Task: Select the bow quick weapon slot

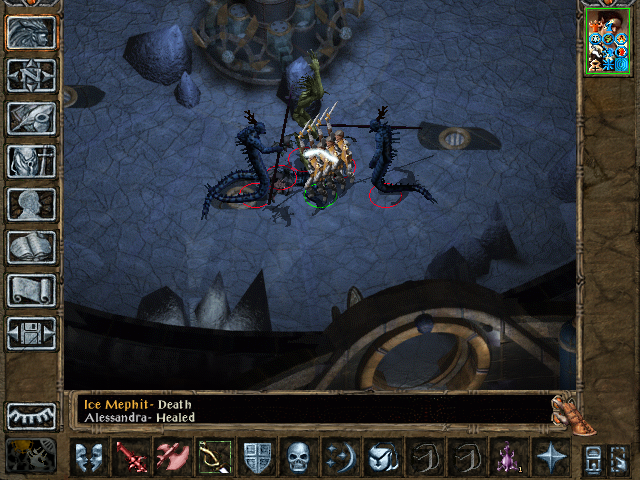Action: pyautogui.click(x=214, y=456)
